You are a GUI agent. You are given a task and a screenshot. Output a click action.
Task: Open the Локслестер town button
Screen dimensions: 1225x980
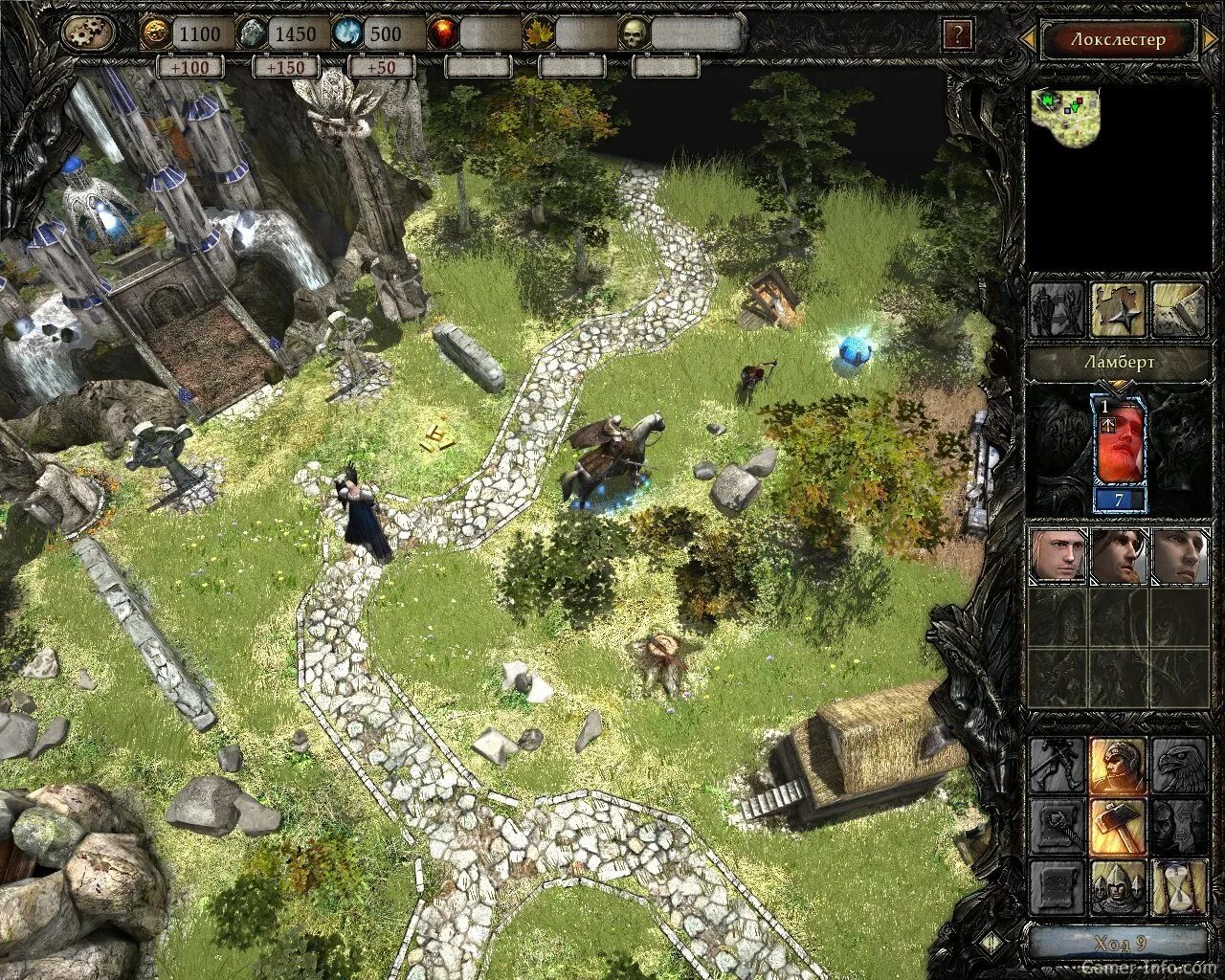click(x=1118, y=39)
